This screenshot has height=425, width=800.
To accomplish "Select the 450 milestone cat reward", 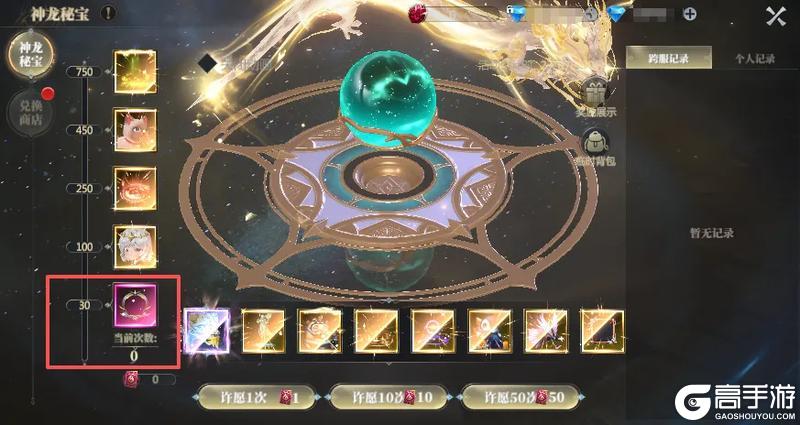I will (133, 129).
